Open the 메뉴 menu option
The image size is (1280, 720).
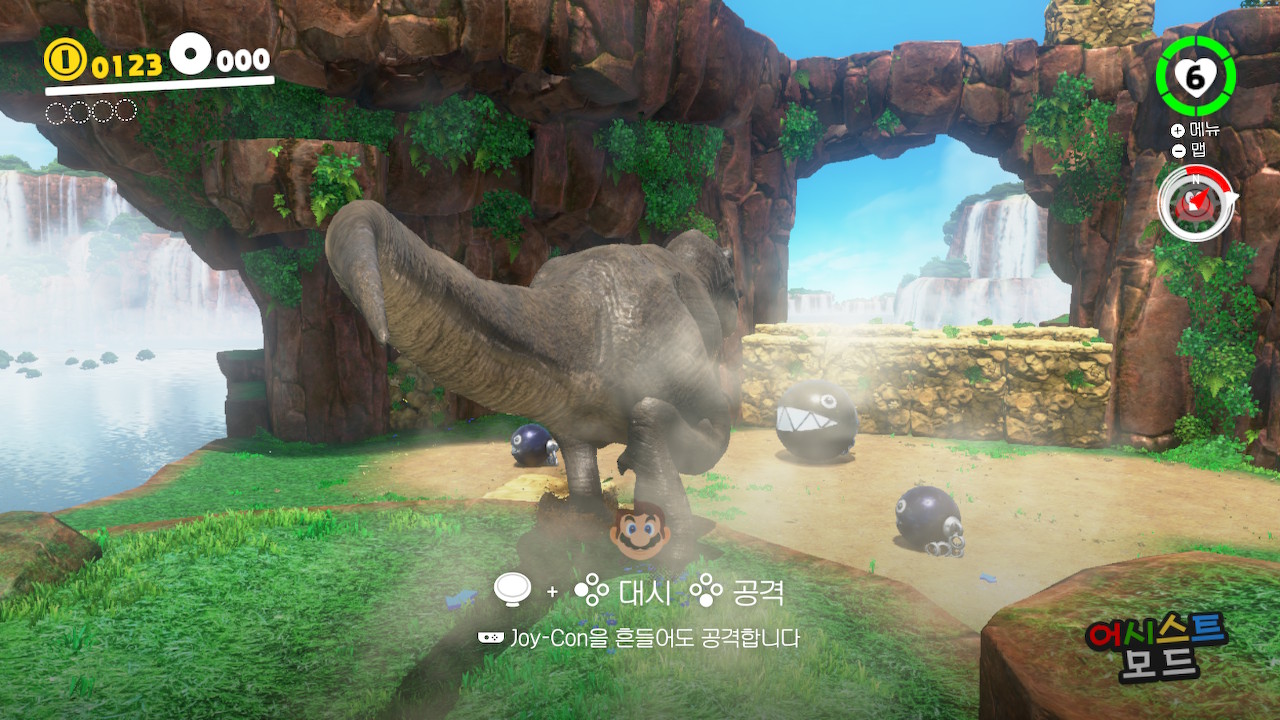1195,131
